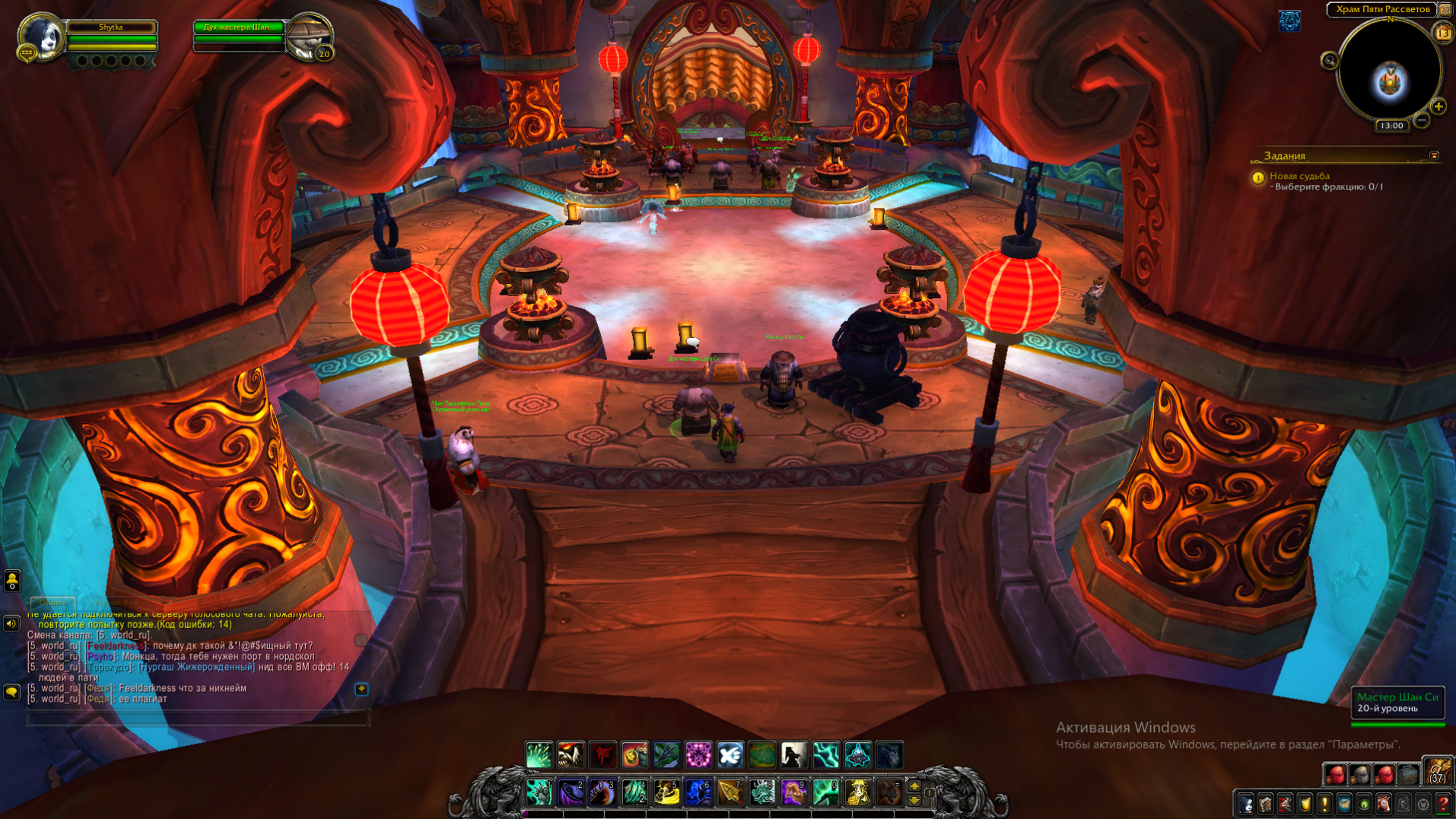This screenshot has width=1456, height=819.
Task: Click the target portrait of Дух мастера Шан
Action: pyautogui.click(x=308, y=36)
